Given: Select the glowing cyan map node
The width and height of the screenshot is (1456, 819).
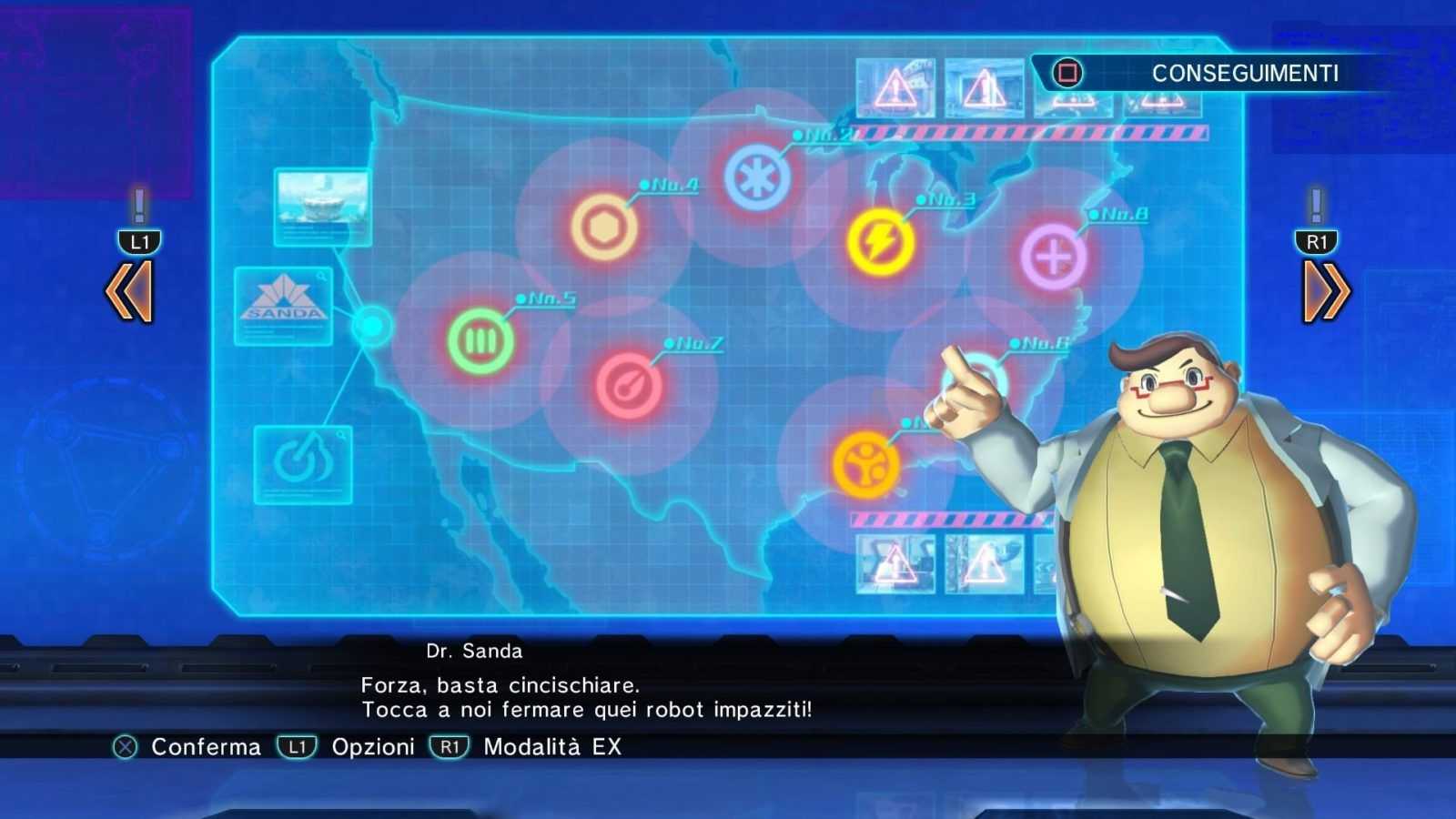Looking at the screenshot, I should pyautogui.click(x=371, y=325).
